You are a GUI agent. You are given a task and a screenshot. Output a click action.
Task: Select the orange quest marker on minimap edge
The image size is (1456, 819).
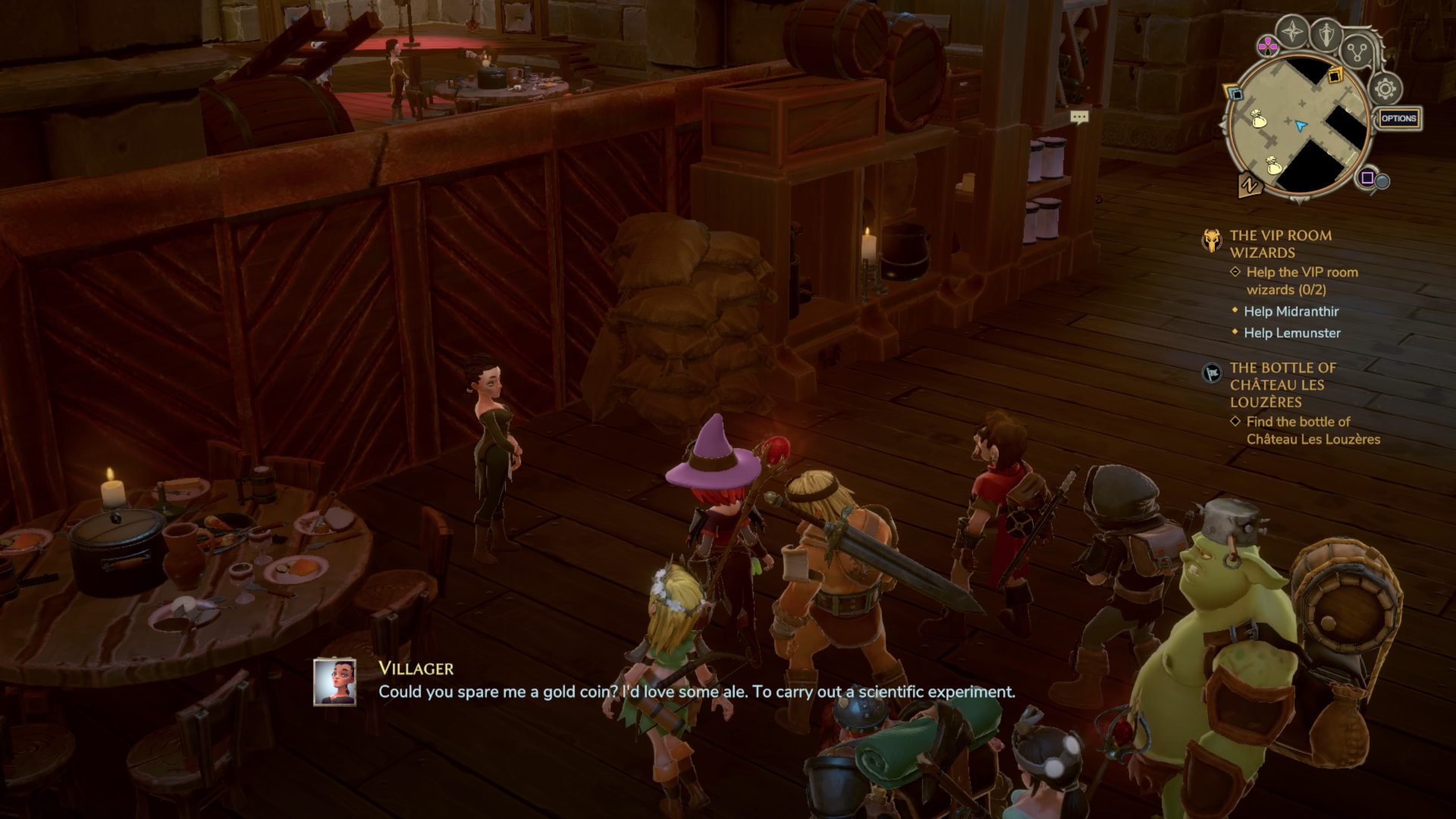point(1335,75)
